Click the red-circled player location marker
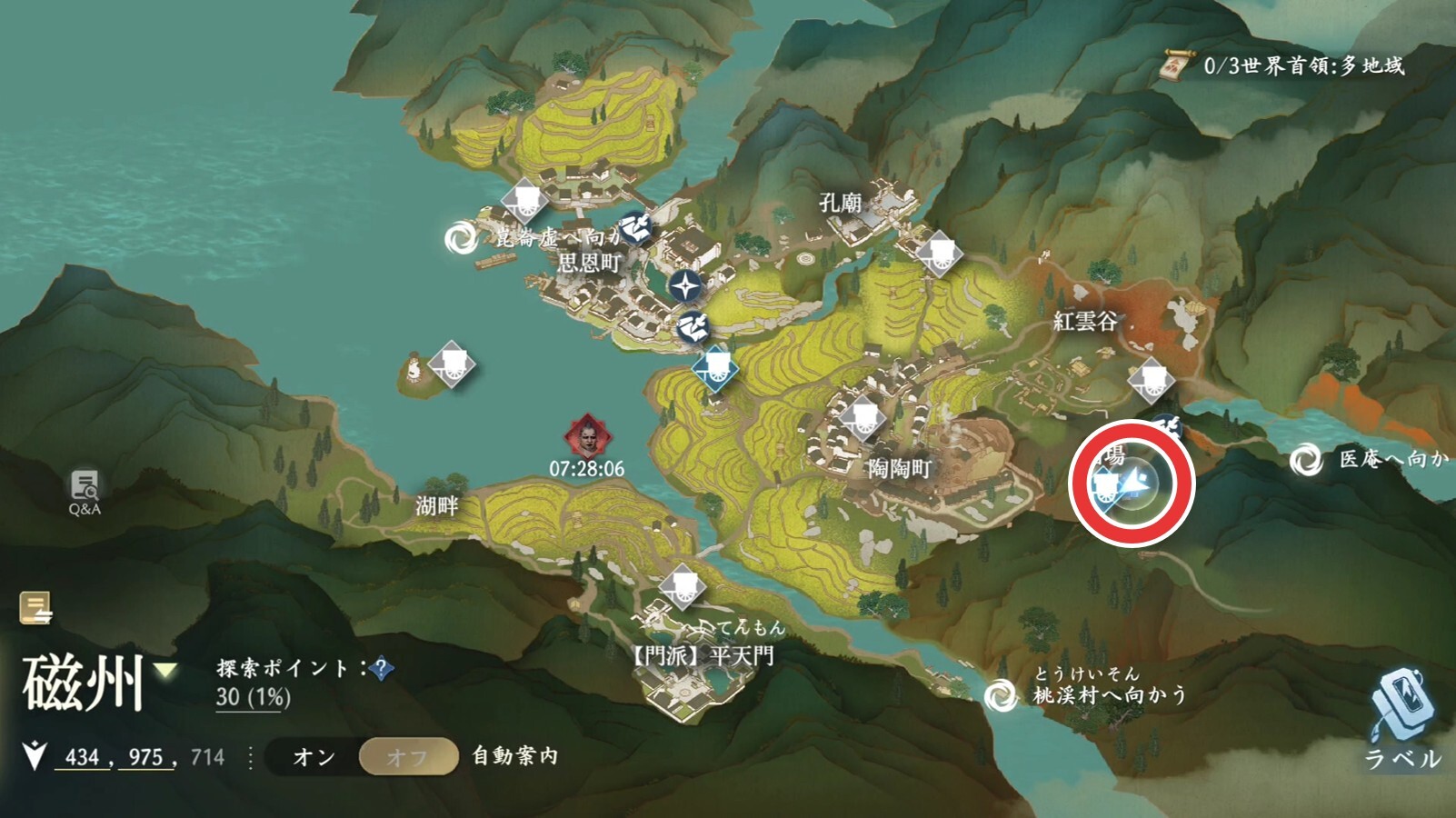This screenshot has height=818, width=1456. coord(1132,483)
